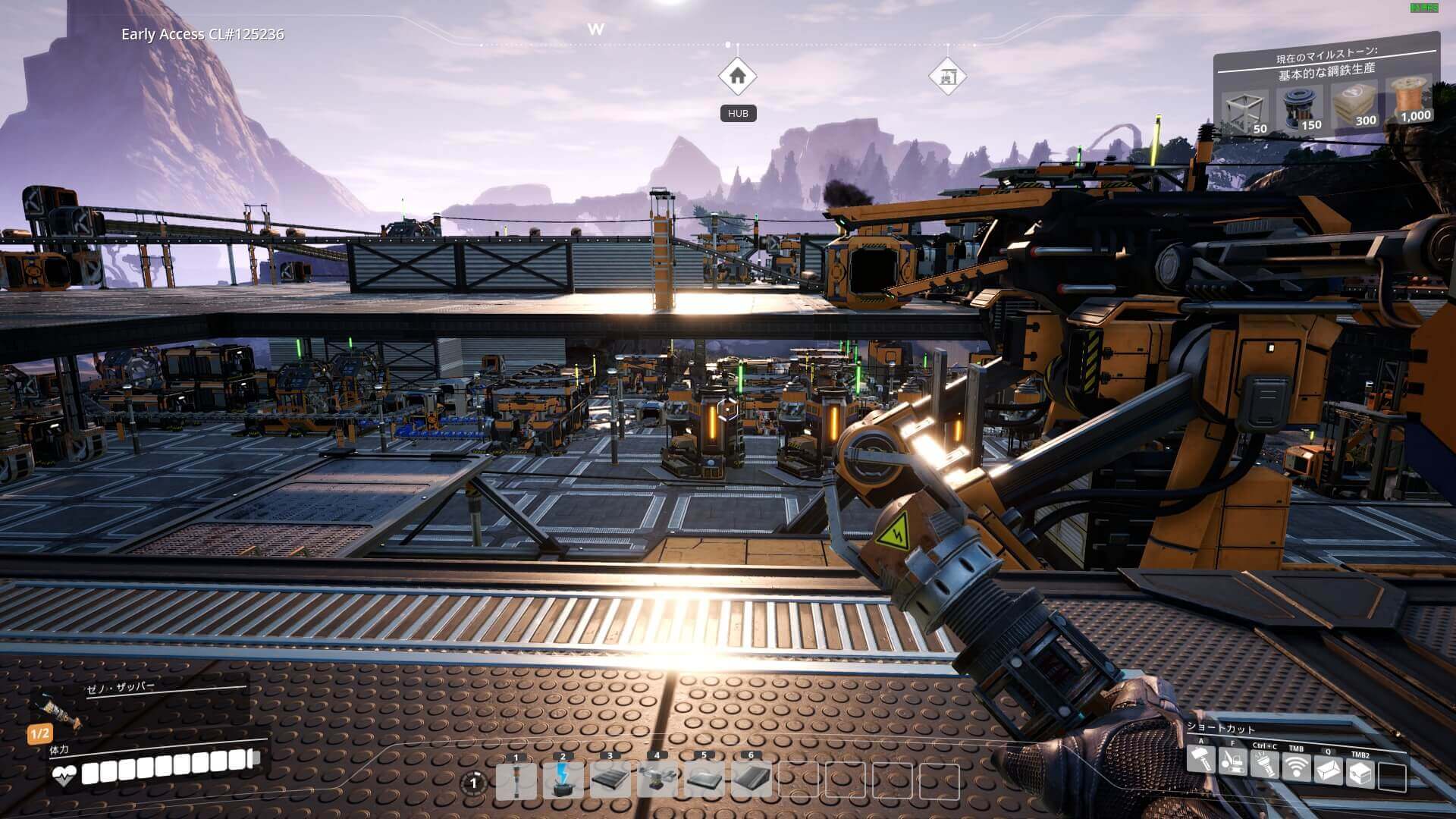The image size is (1456, 819).
Task: Activate the signal scanner shortcut icon
Action: click(1296, 768)
